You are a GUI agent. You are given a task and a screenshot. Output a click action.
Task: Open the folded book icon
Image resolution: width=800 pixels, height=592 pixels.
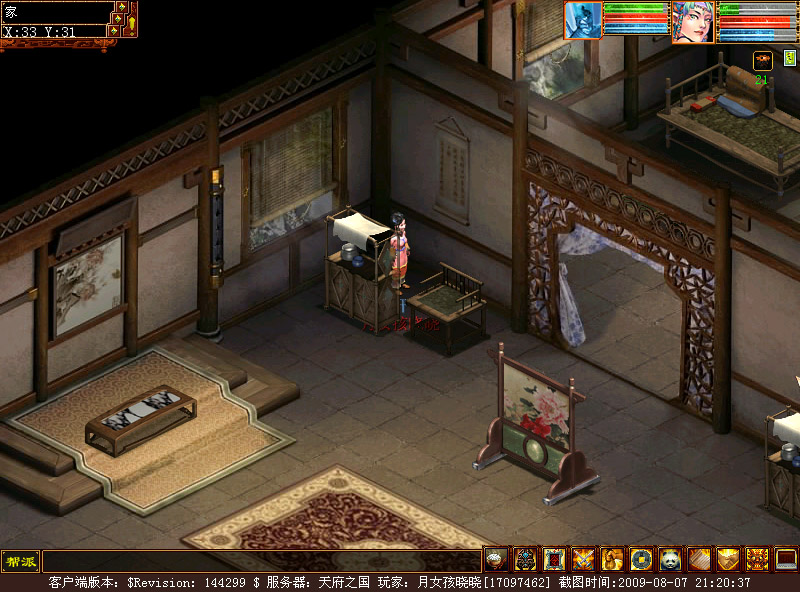tap(699, 559)
